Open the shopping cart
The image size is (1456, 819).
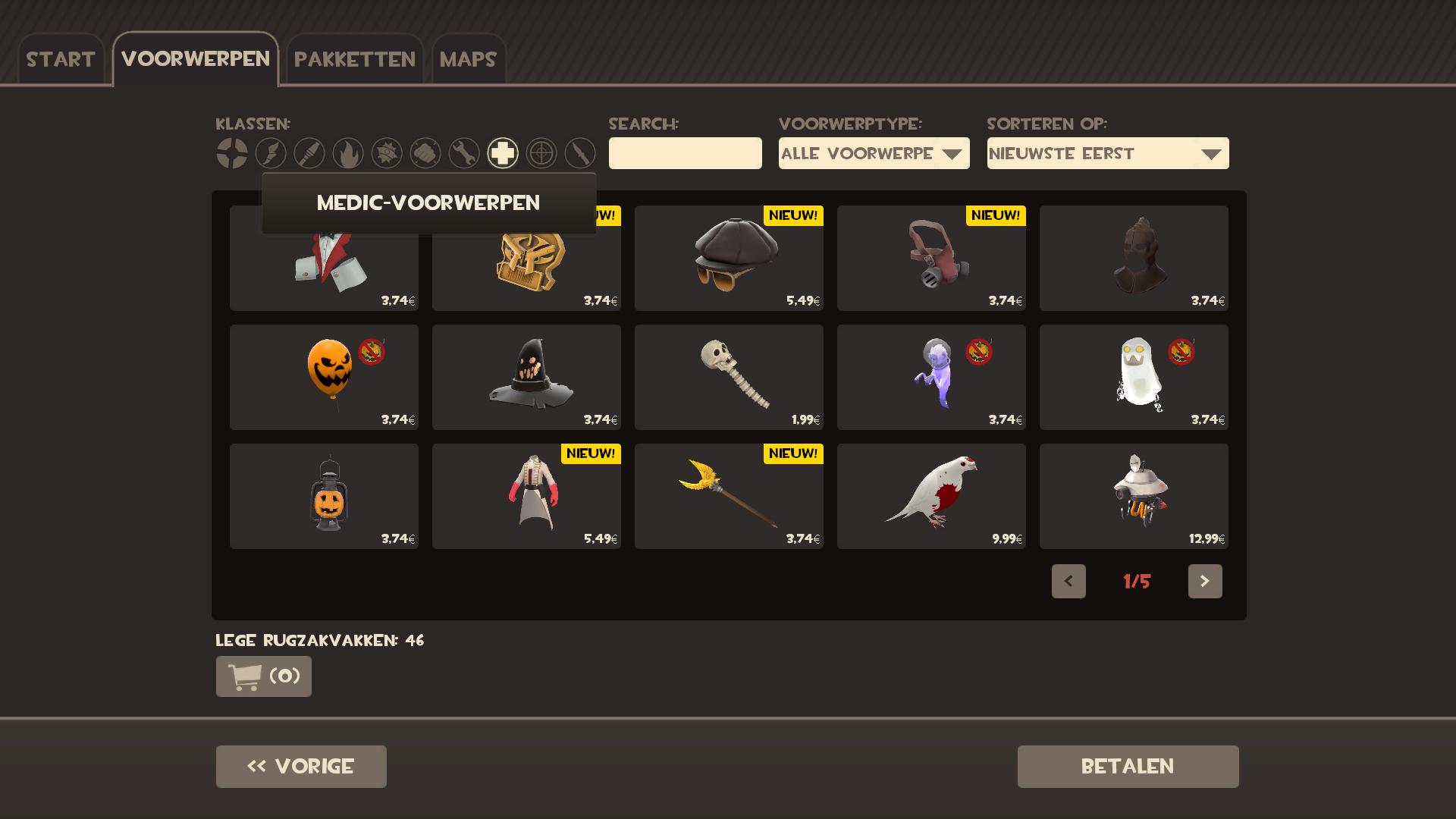tap(263, 676)
